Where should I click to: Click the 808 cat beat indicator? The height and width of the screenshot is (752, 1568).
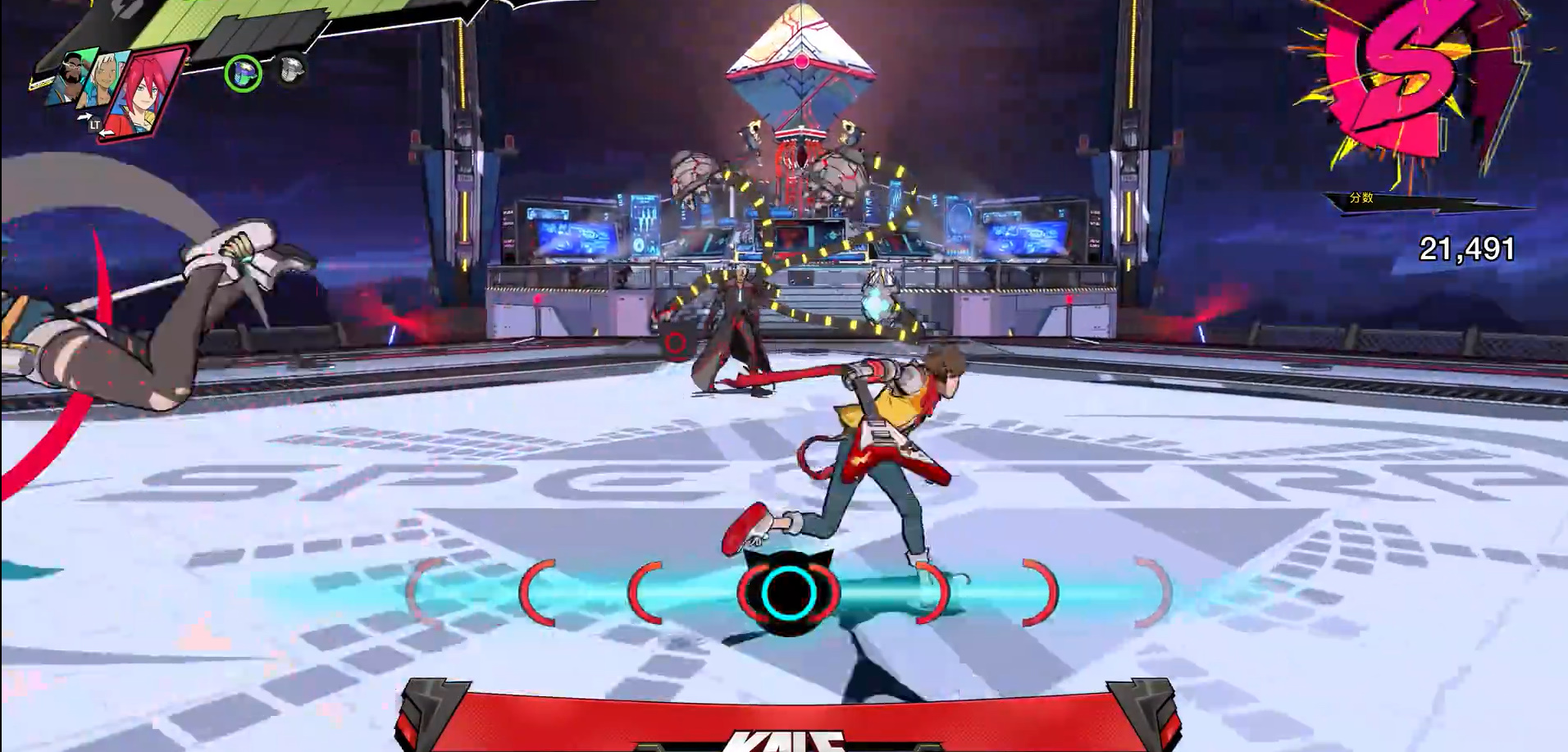point(788,592)
